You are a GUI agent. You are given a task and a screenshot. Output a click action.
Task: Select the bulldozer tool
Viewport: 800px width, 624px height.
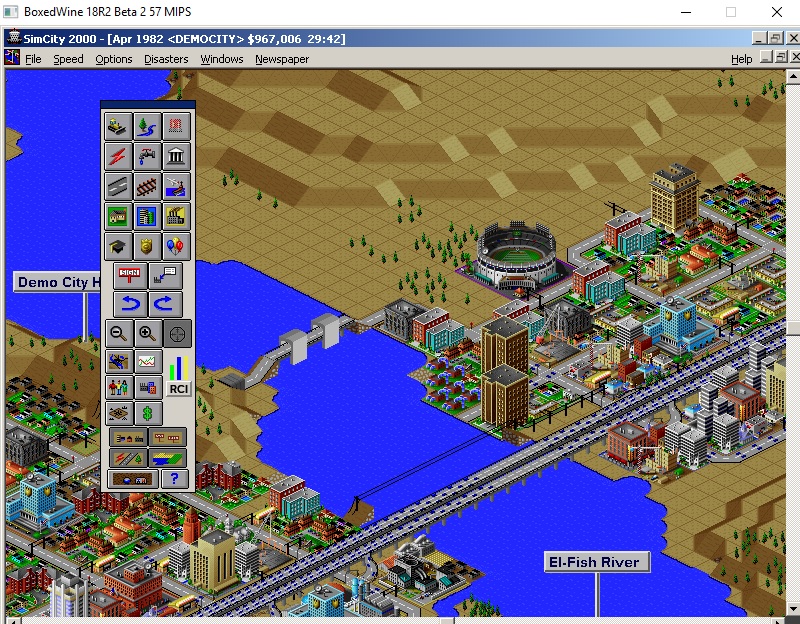118,127
